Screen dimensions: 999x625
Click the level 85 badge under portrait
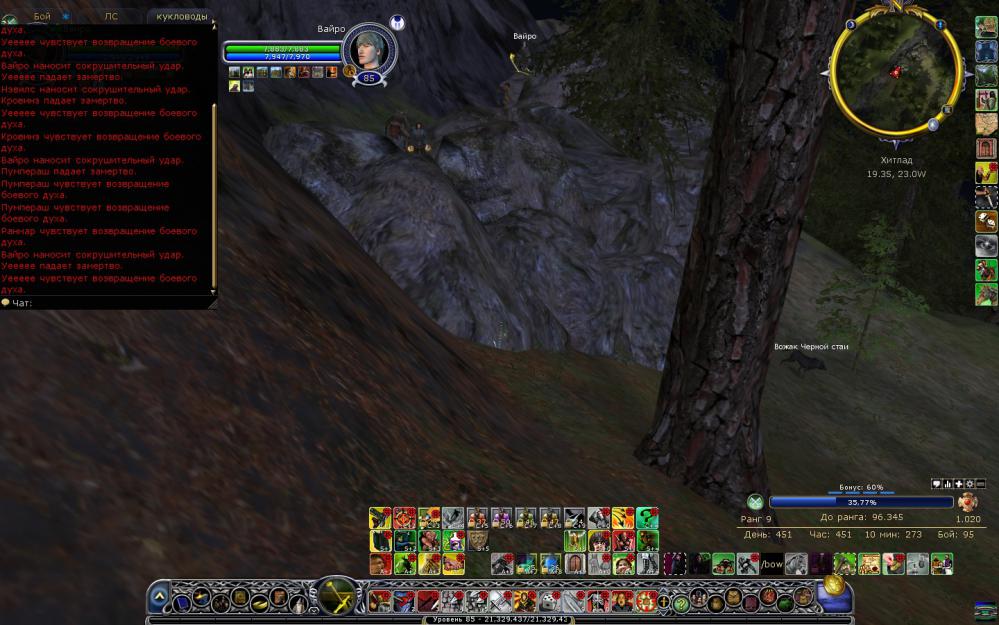pyautogui.click(x=369, y=77)
